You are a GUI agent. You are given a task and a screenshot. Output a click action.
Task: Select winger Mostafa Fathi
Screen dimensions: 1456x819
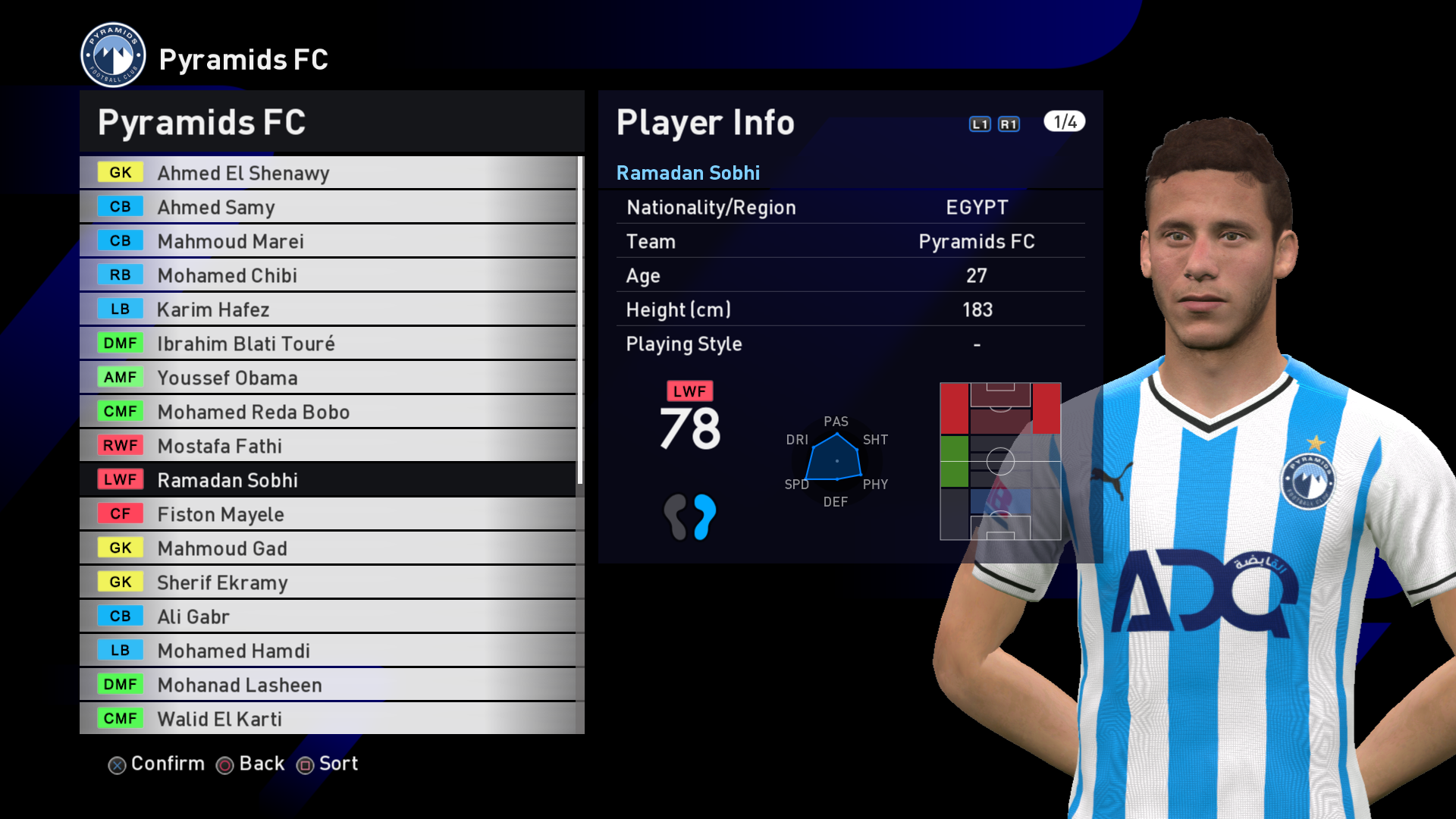click(x=328, y=446)
